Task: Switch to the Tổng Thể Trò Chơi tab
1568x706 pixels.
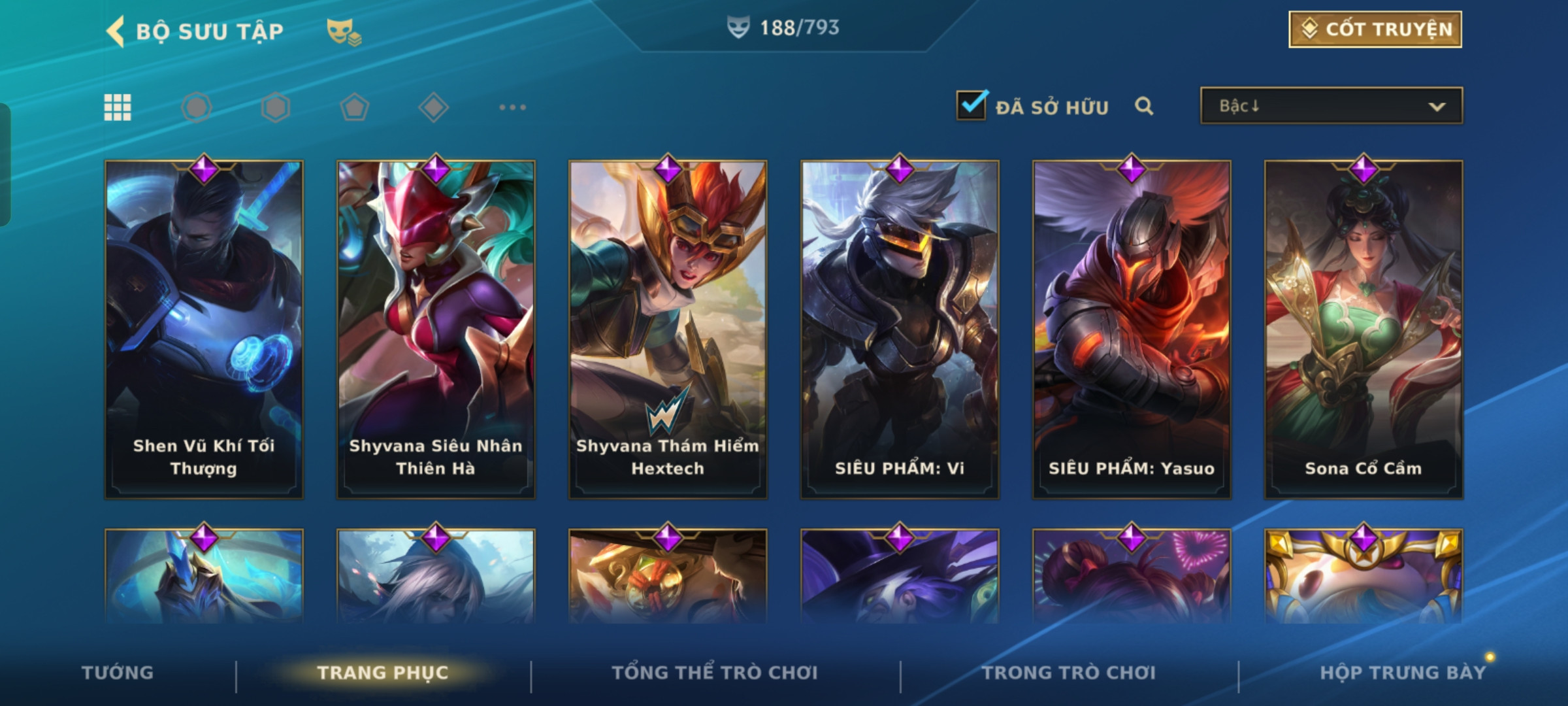Action: tap(715, 673)
